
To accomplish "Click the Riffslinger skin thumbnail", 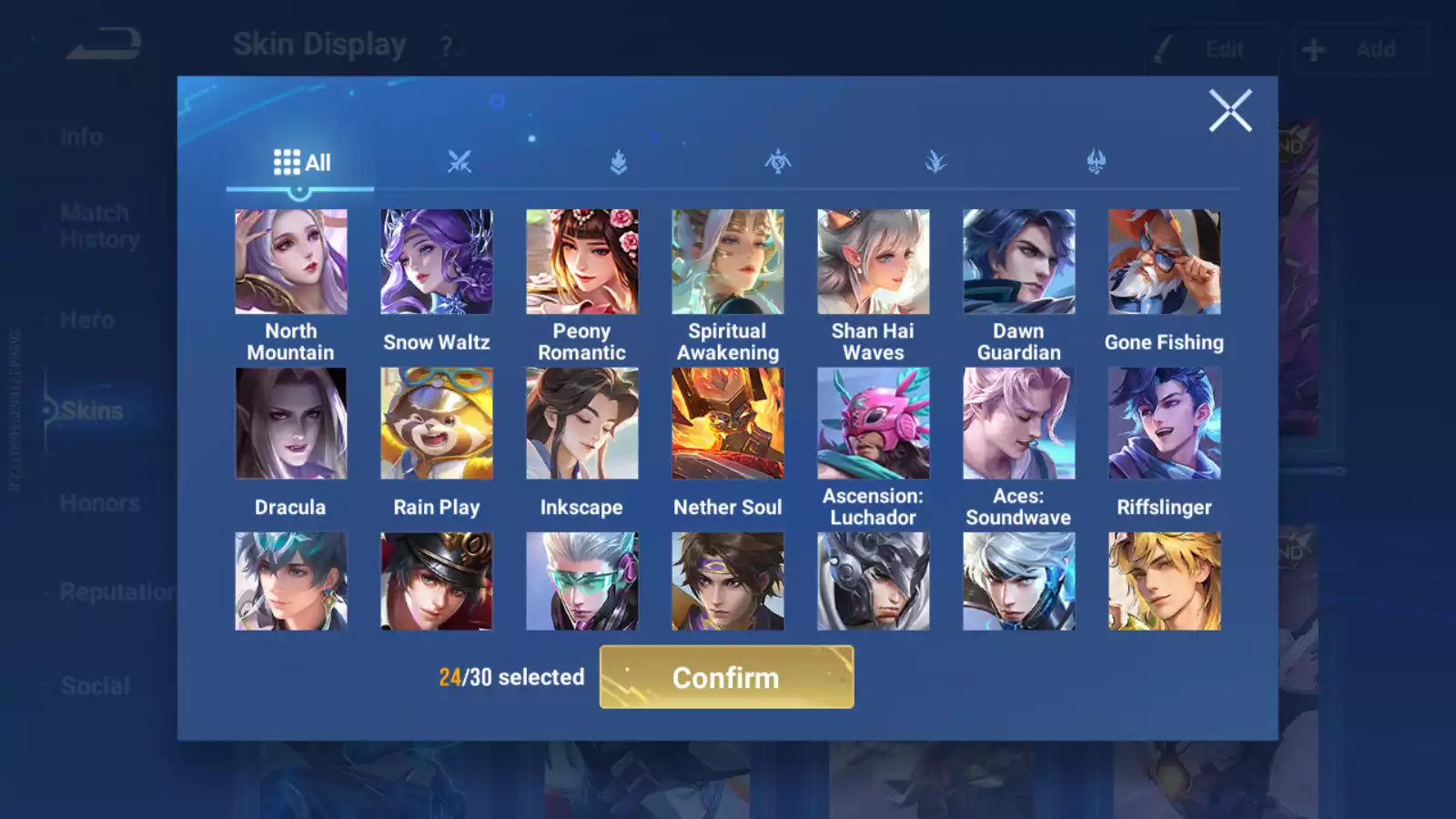I will point(1165,421).
